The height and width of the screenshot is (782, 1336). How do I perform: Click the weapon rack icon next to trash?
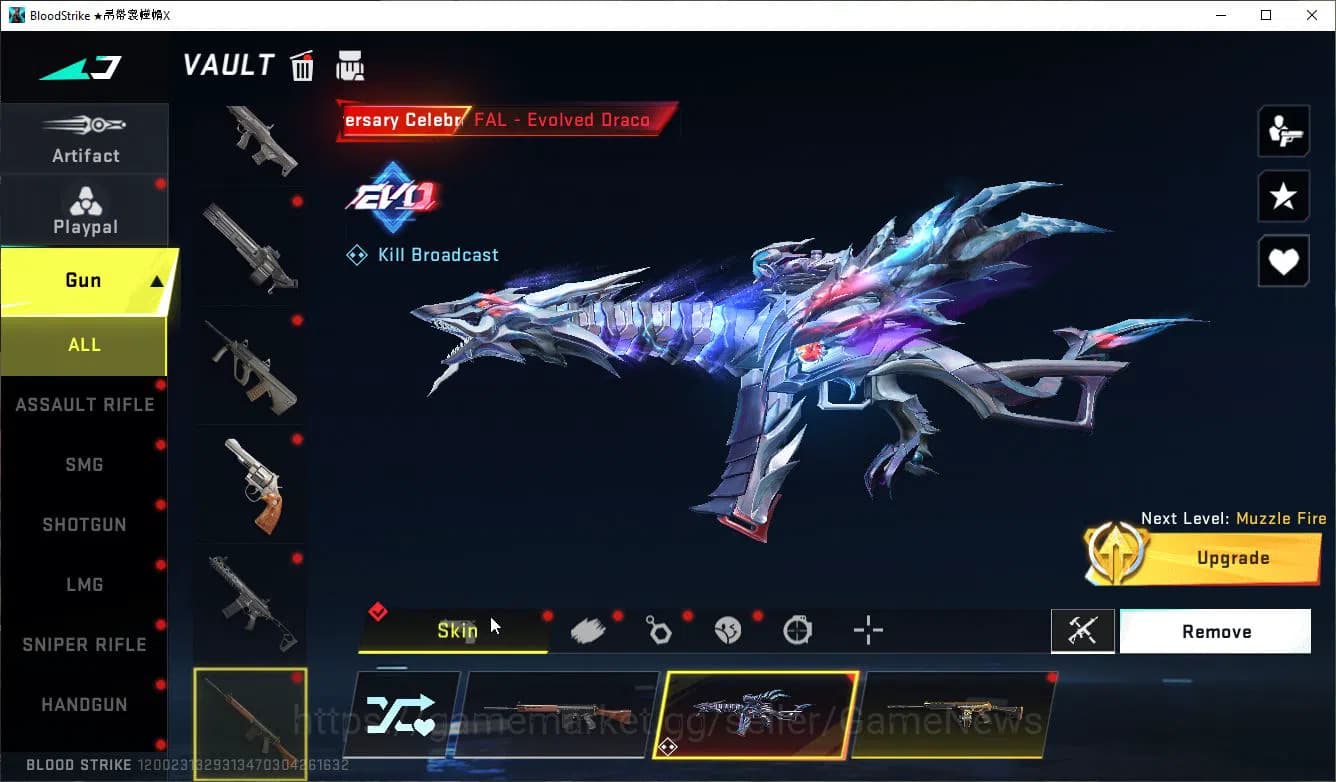pyautogui.click(x=348, y=65)
